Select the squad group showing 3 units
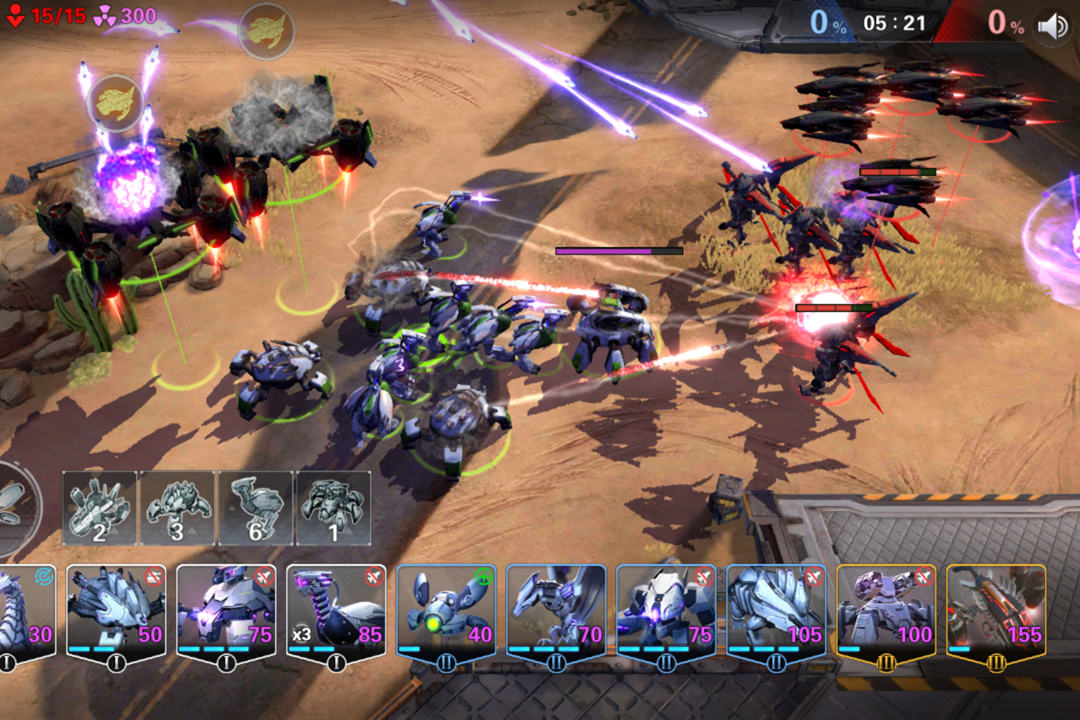This screenshot has width=1080, height=720. click(177, 508)
